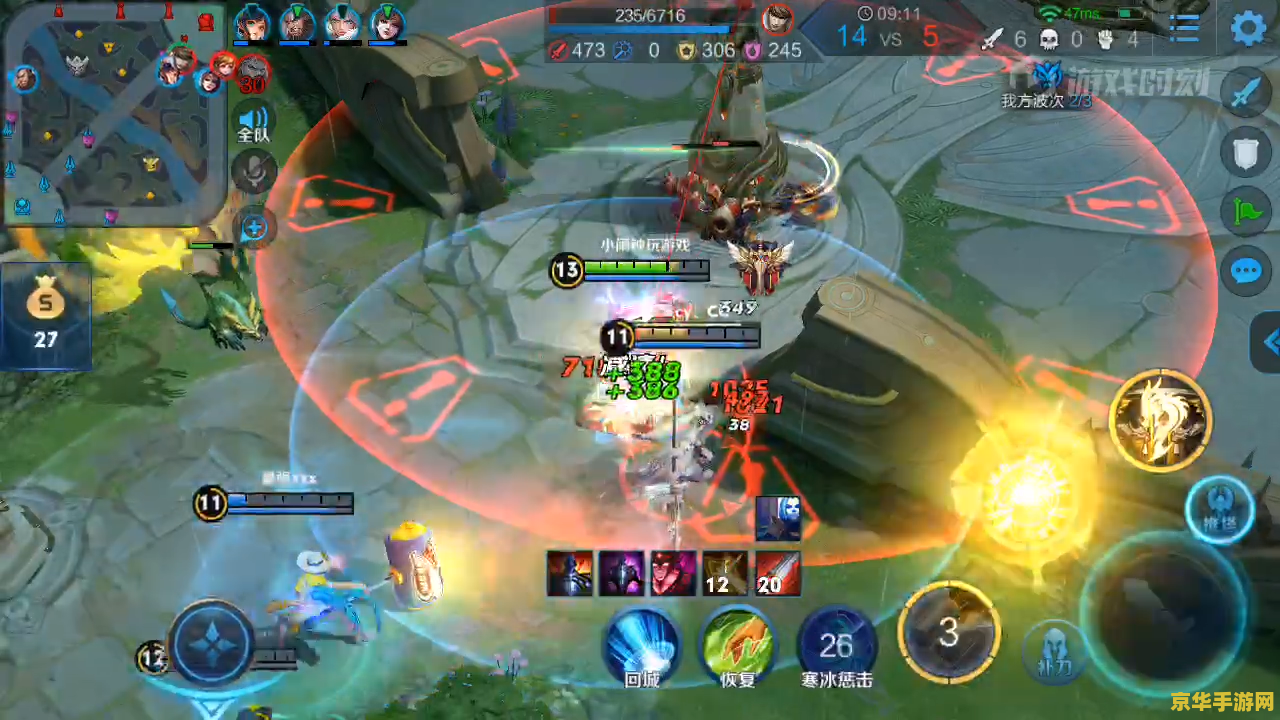
Task: Send the shield retreat signal
Action: [x=1246, y=153]
